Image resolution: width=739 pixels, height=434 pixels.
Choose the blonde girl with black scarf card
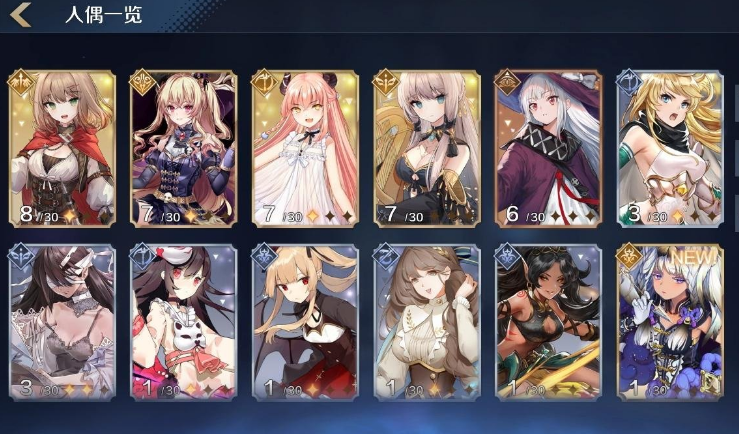(670, 149)
